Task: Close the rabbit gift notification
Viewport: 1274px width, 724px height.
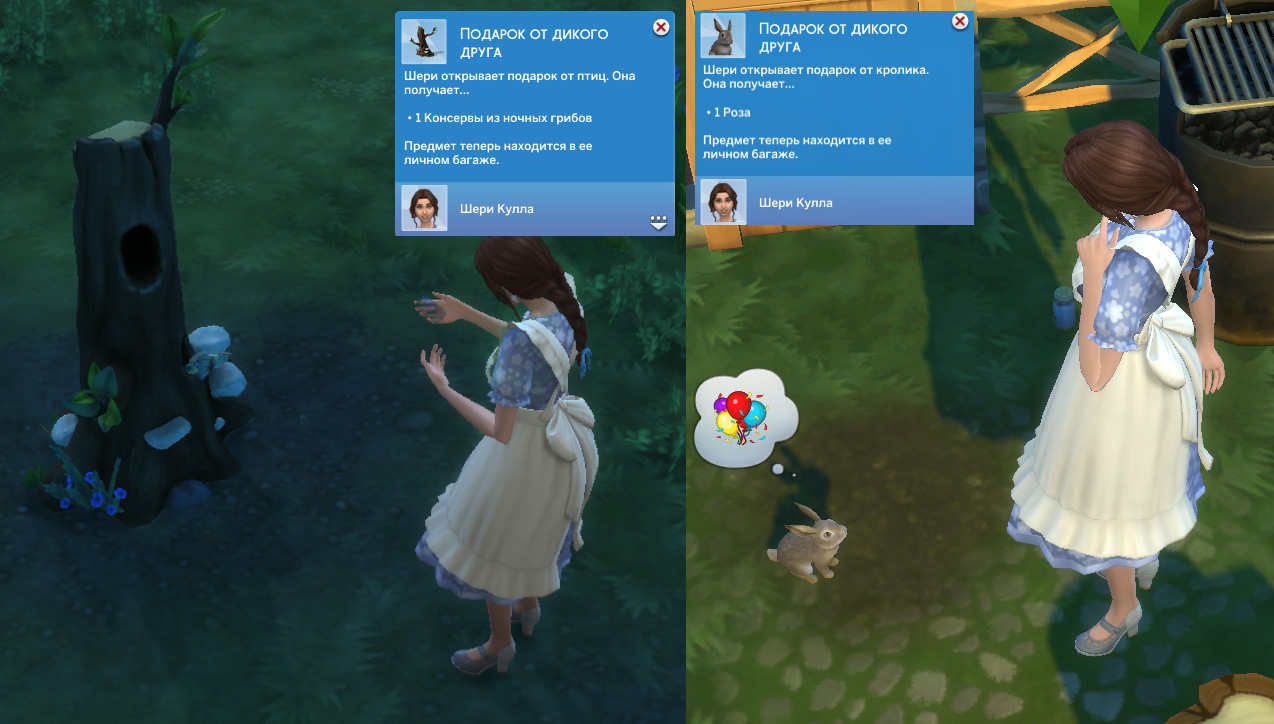Action: coord(960,21)
